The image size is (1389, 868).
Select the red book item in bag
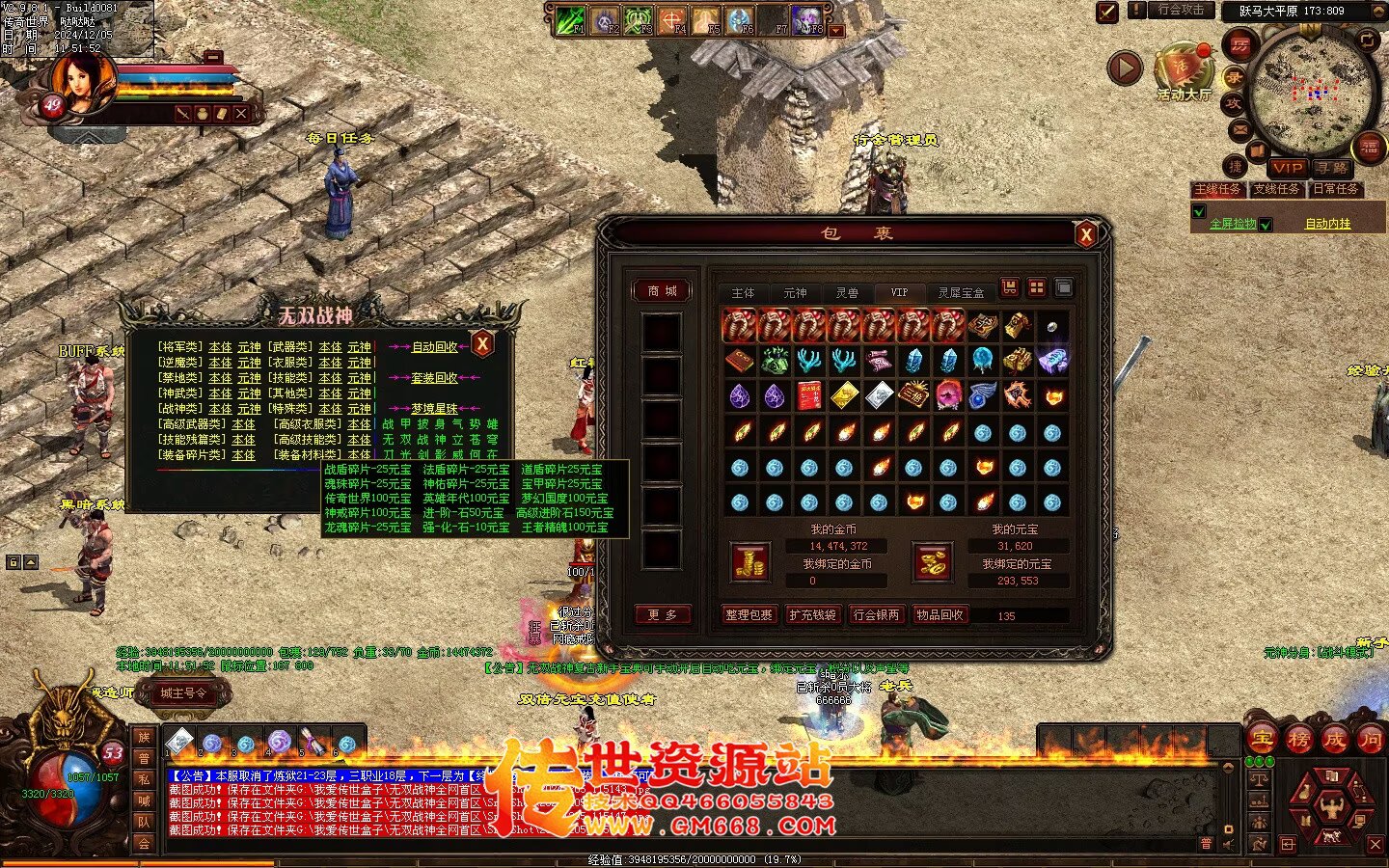point(809,395)
